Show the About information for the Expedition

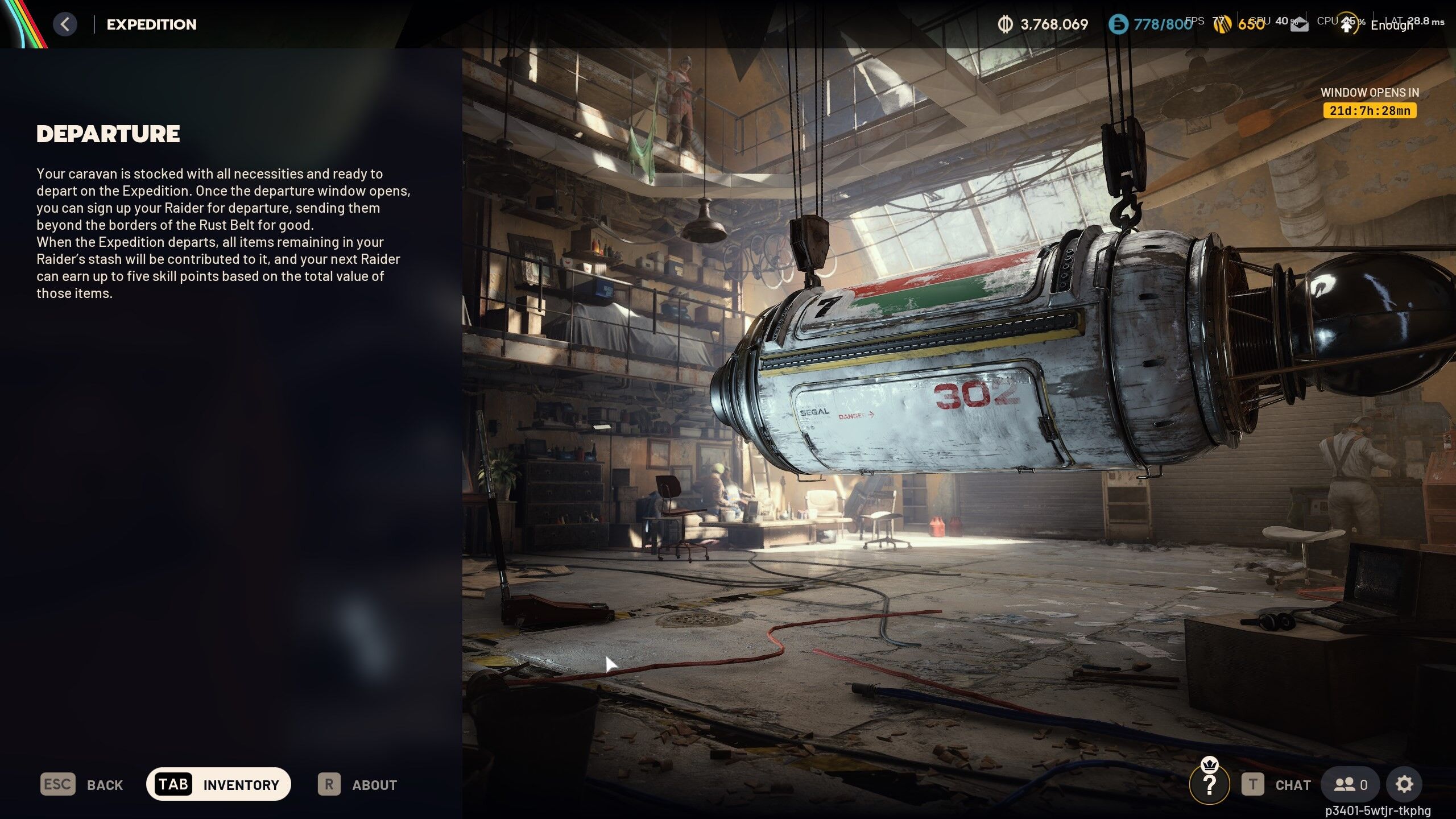pyautogui.click(x=358, y=785)
